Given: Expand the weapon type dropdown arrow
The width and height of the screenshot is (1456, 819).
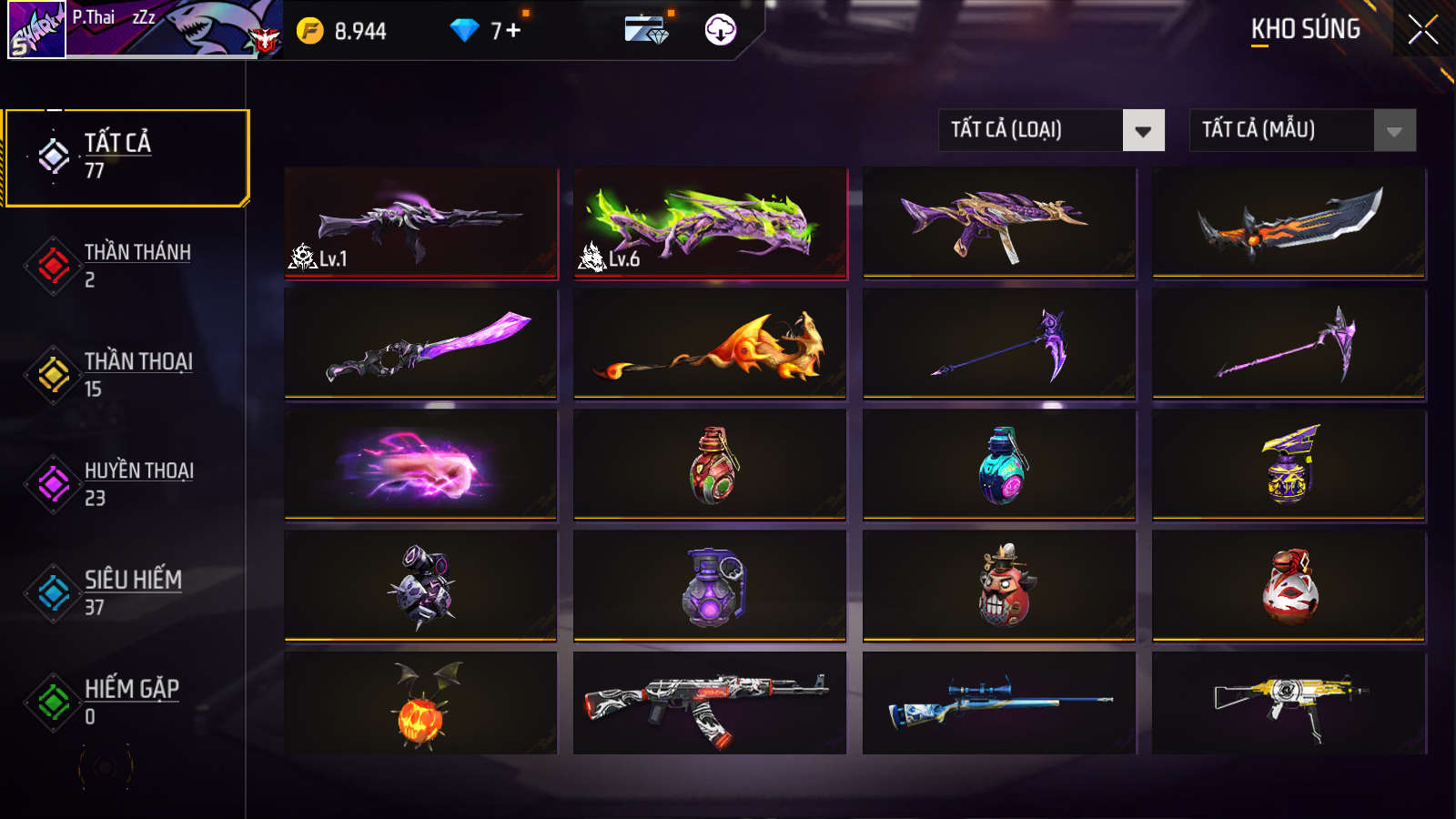Looking at the screenshot, I should [x=1141, y=130].
